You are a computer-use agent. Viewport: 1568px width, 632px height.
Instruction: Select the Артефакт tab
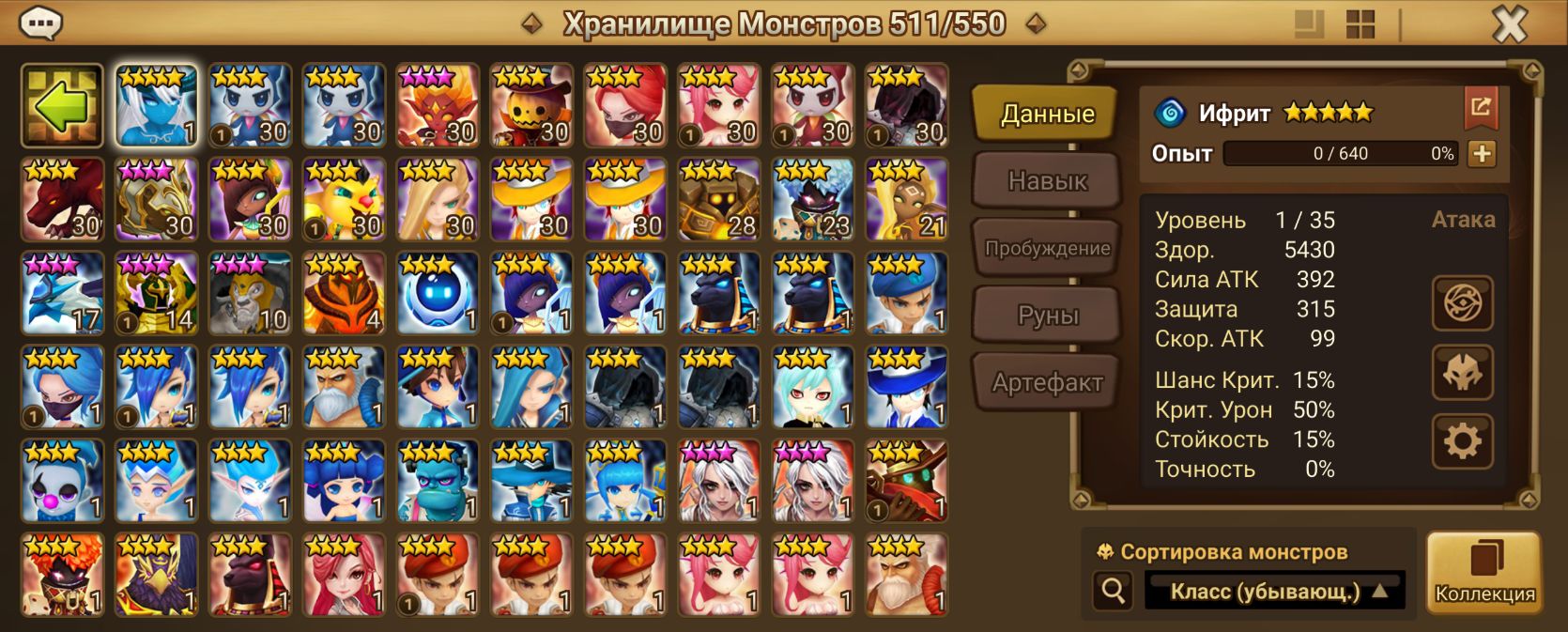pos(1047,382)
